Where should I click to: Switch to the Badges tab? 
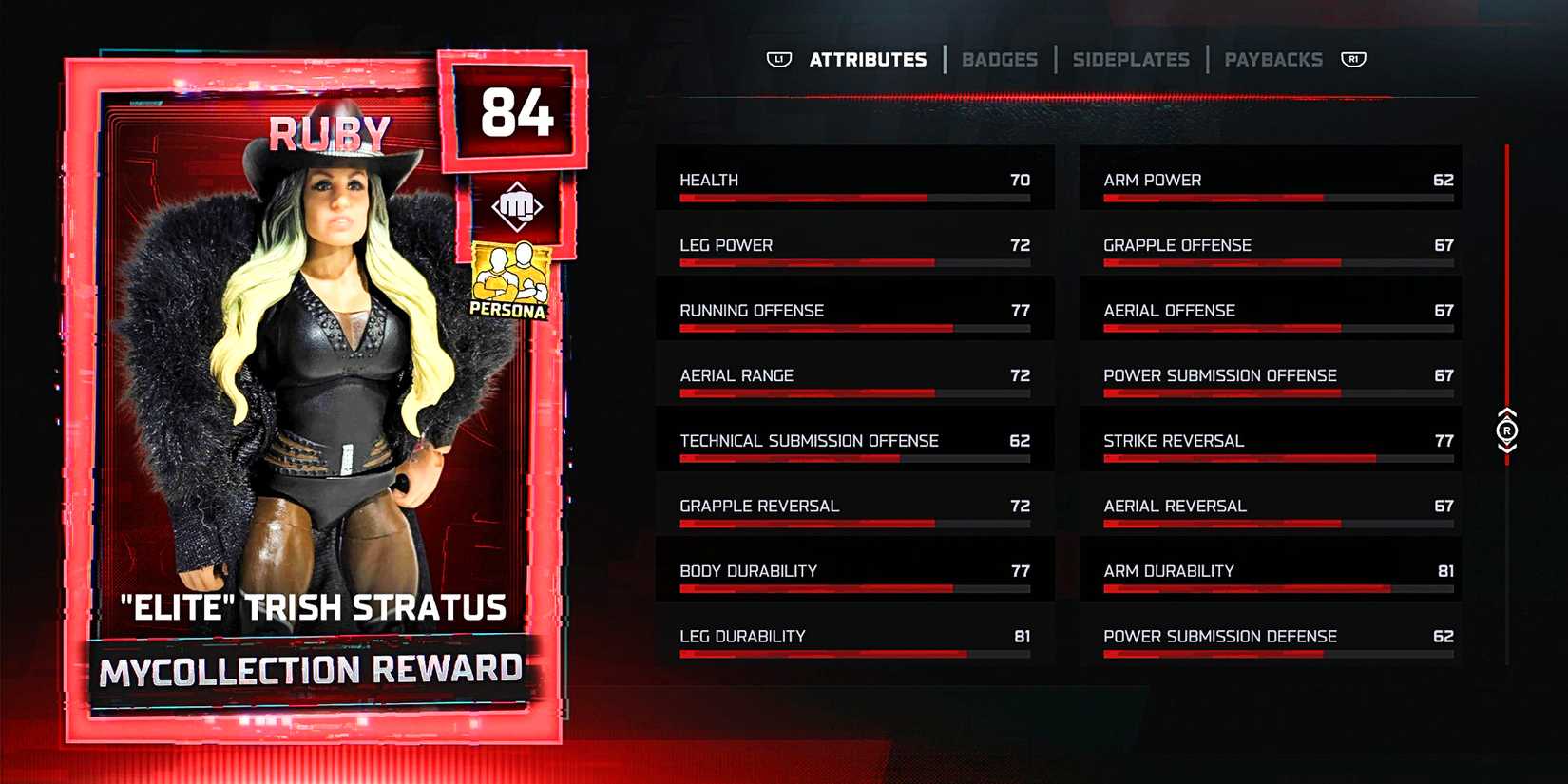click(1000, 59)
